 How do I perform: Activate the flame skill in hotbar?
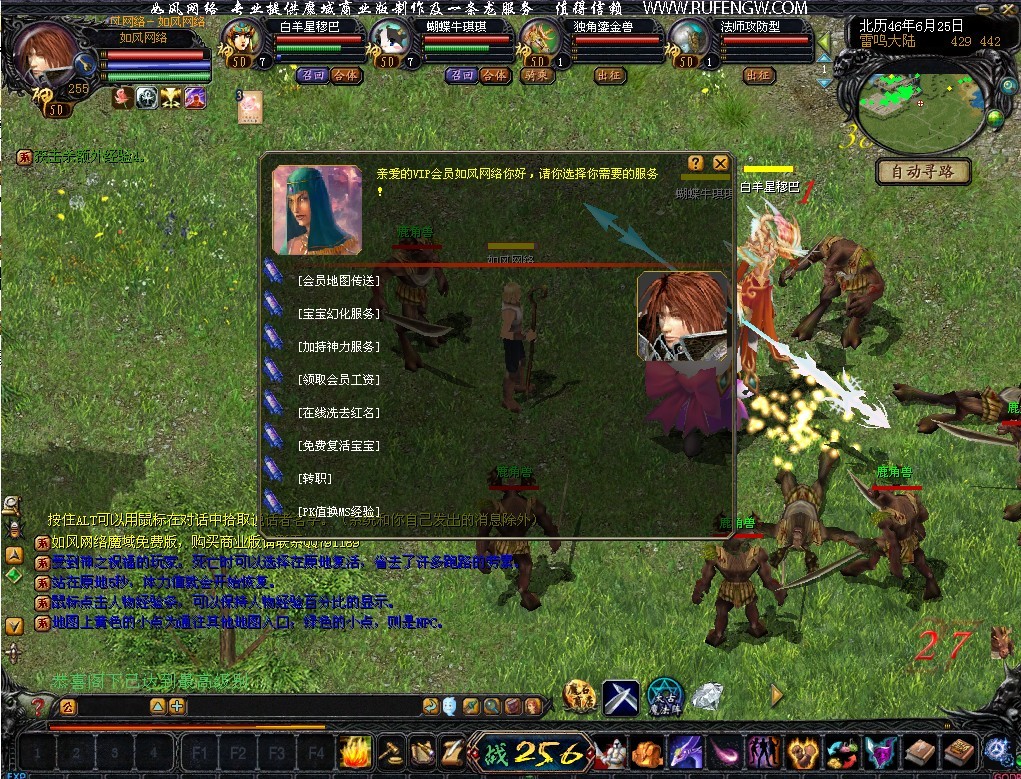pos(355,751)
